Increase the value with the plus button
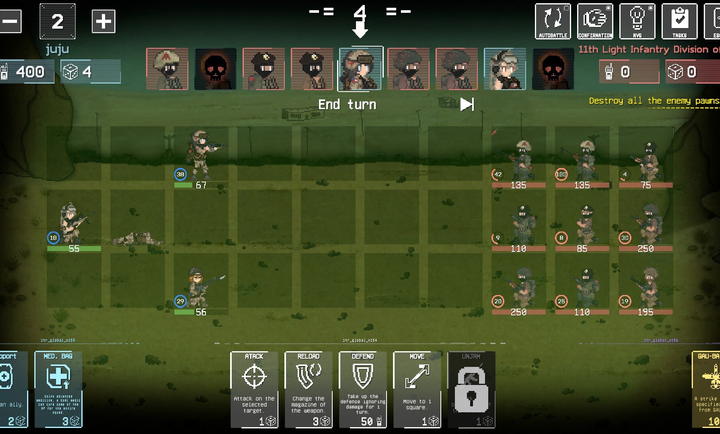The height and width of the screenshot is (434, 720). coord(103,20)
